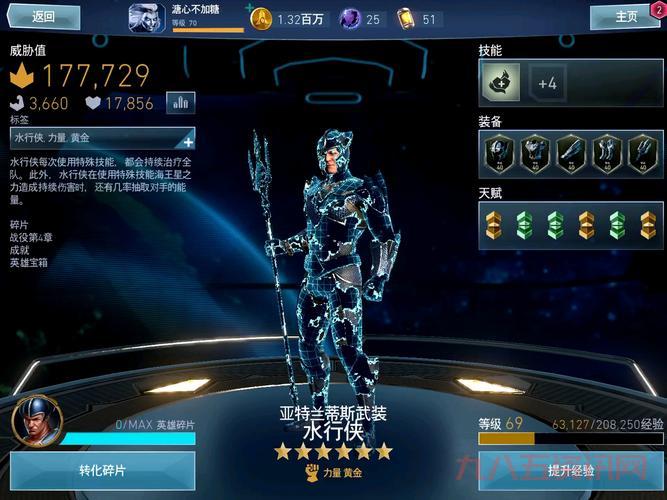Select the gauntlet equipment slot
667x500 pixels.
click(x=570, y=152)
